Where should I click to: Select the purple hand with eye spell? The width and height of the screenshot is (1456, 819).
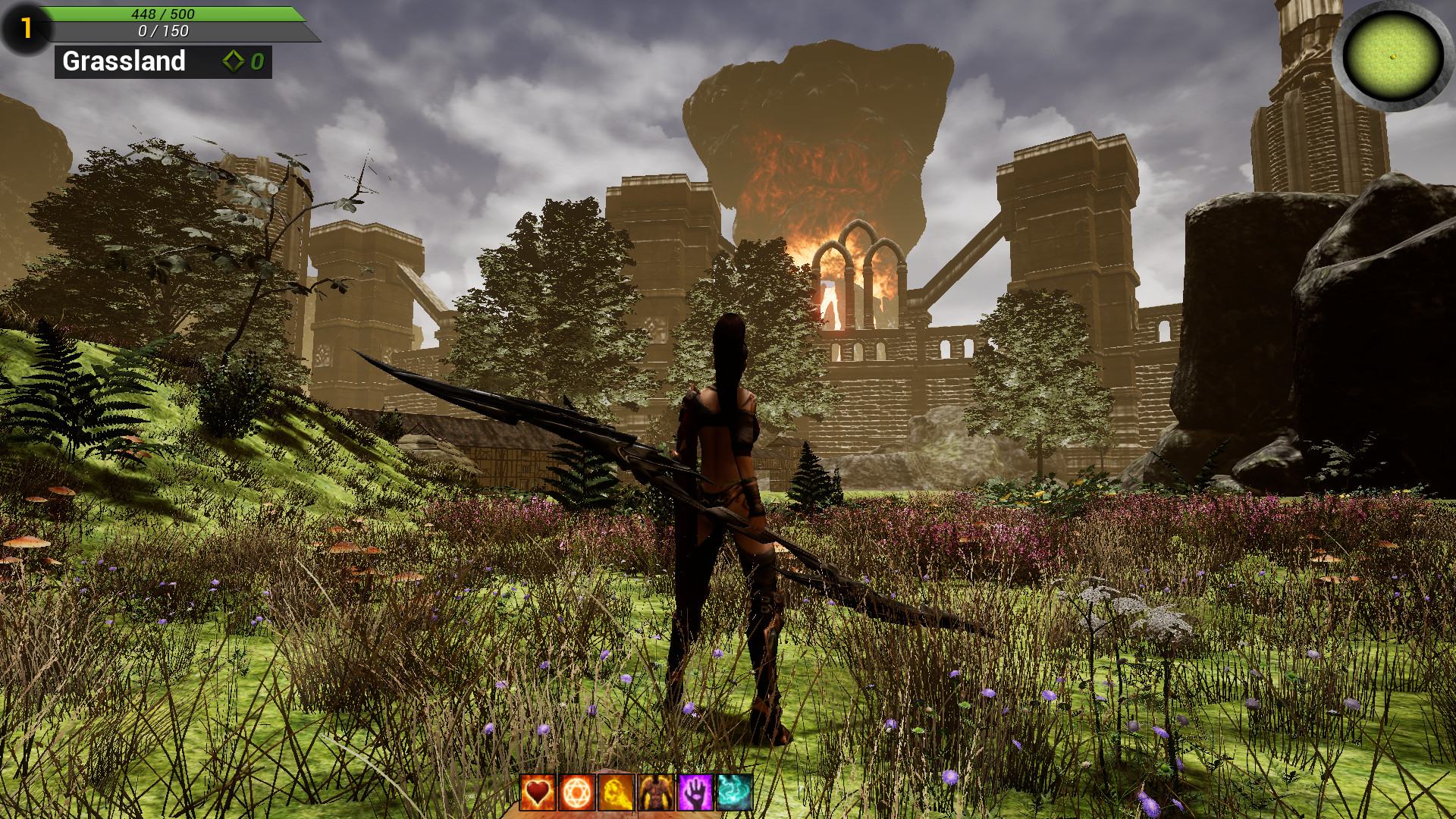tap(695, 792)
